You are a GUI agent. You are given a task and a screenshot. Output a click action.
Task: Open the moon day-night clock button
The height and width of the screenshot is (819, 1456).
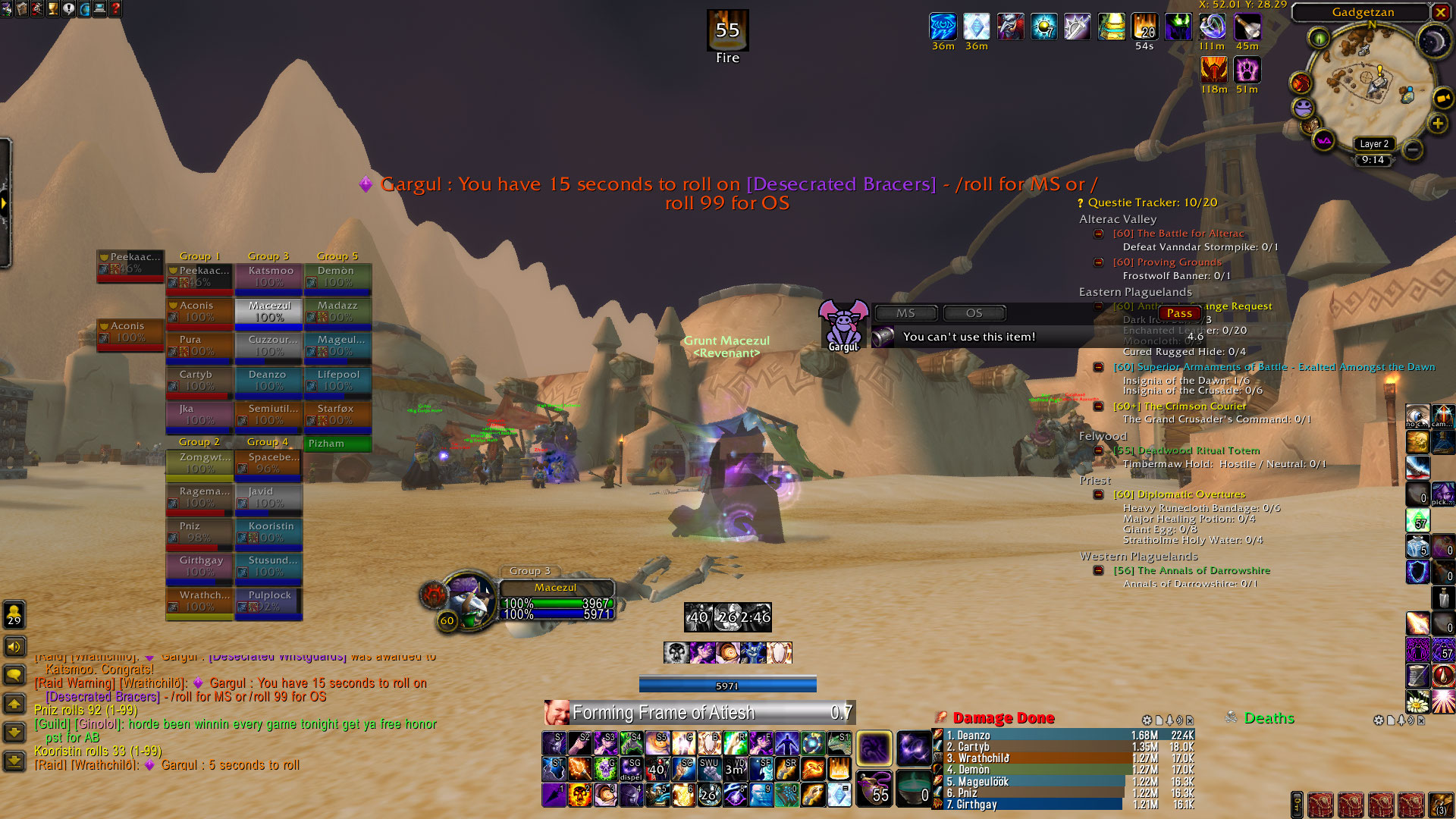(x=1433, y=41)
